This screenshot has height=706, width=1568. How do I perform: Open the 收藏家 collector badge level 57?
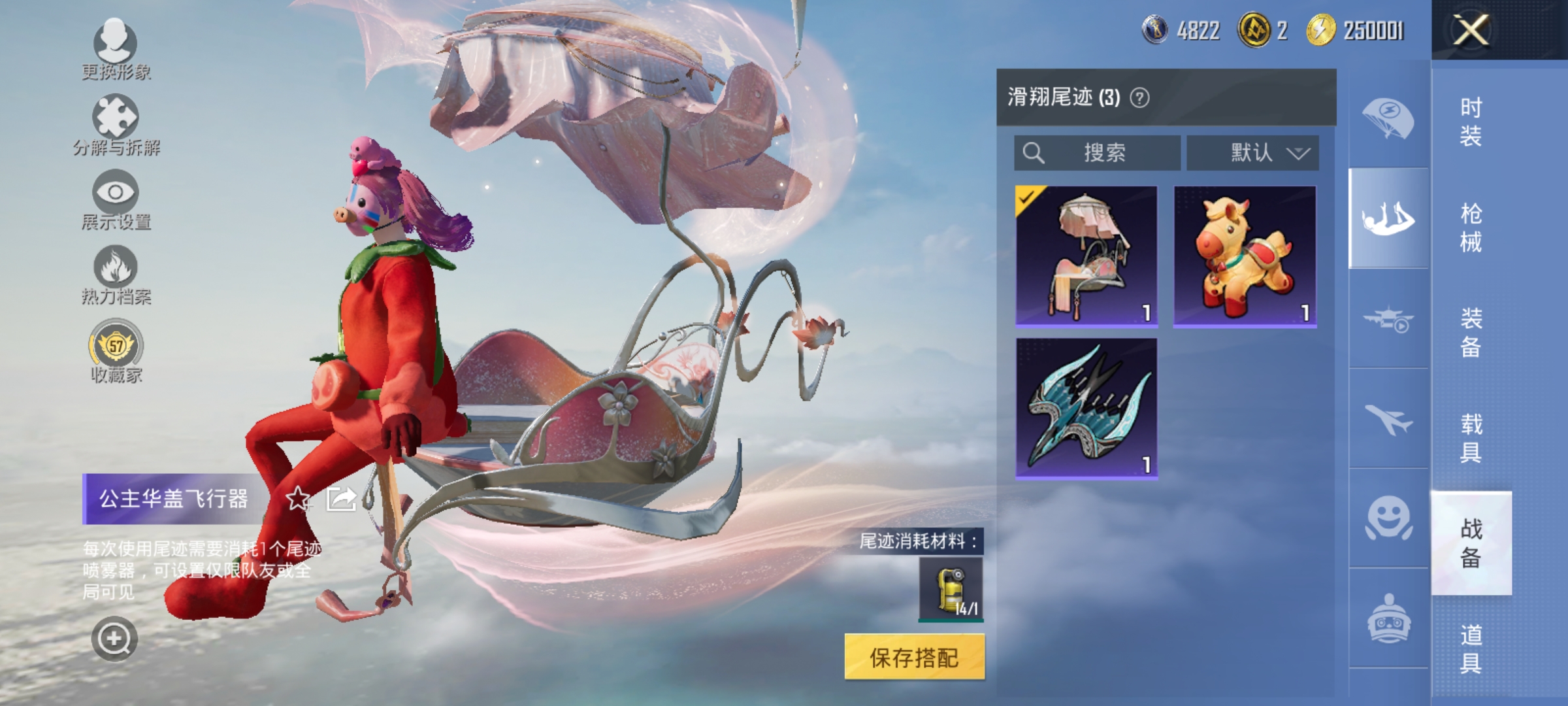click(x=114, y=350)
